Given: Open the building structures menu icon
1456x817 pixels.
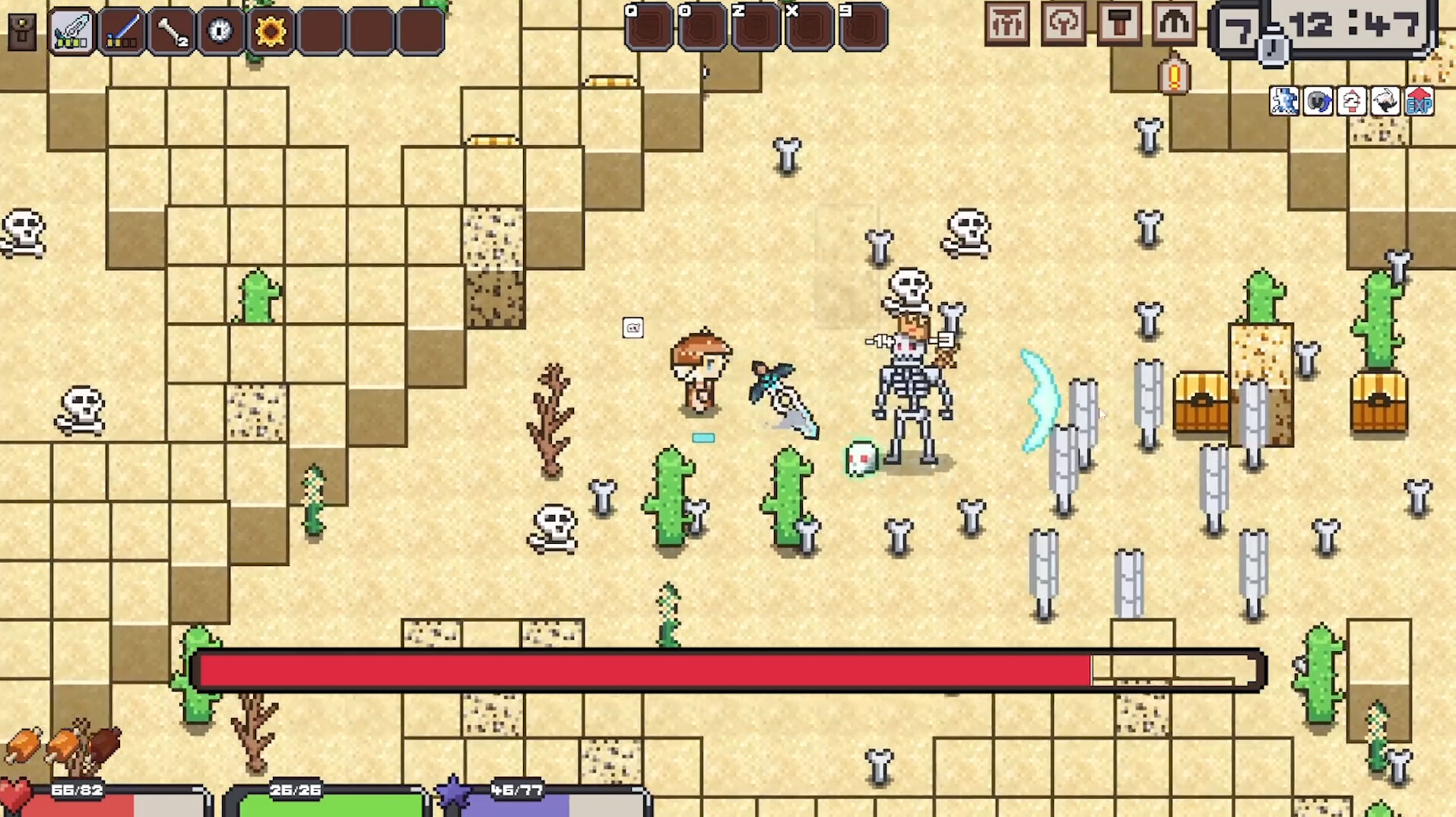Looking at the screenshot, I should (x=1008, y=23).
